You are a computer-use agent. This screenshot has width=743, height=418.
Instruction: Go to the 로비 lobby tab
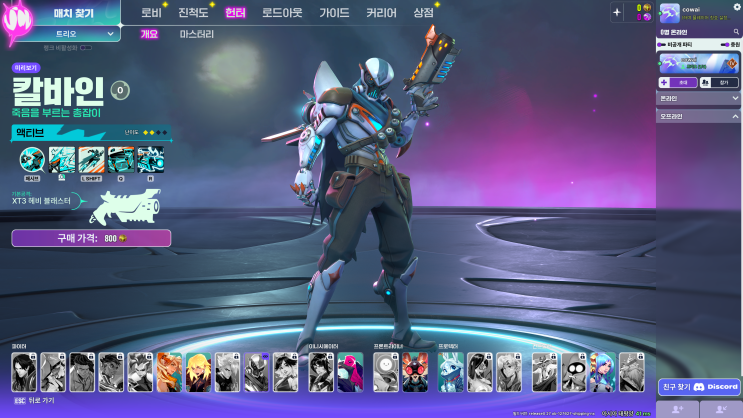tap(151, 13)
